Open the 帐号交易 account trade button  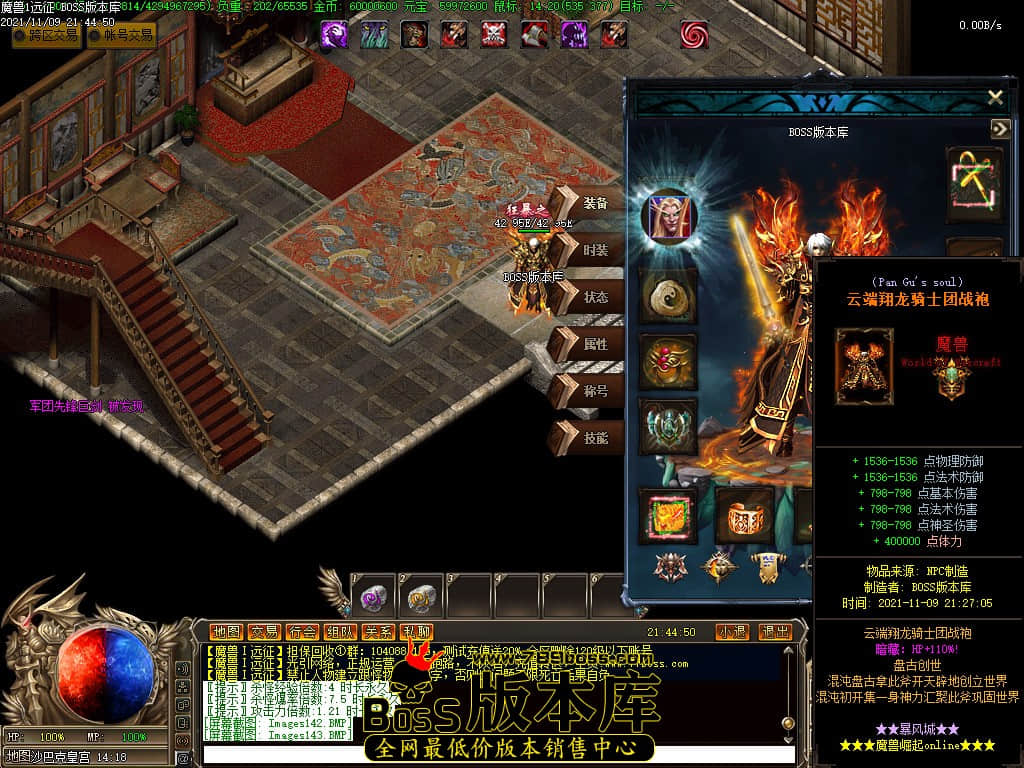[x=122, y=36]
